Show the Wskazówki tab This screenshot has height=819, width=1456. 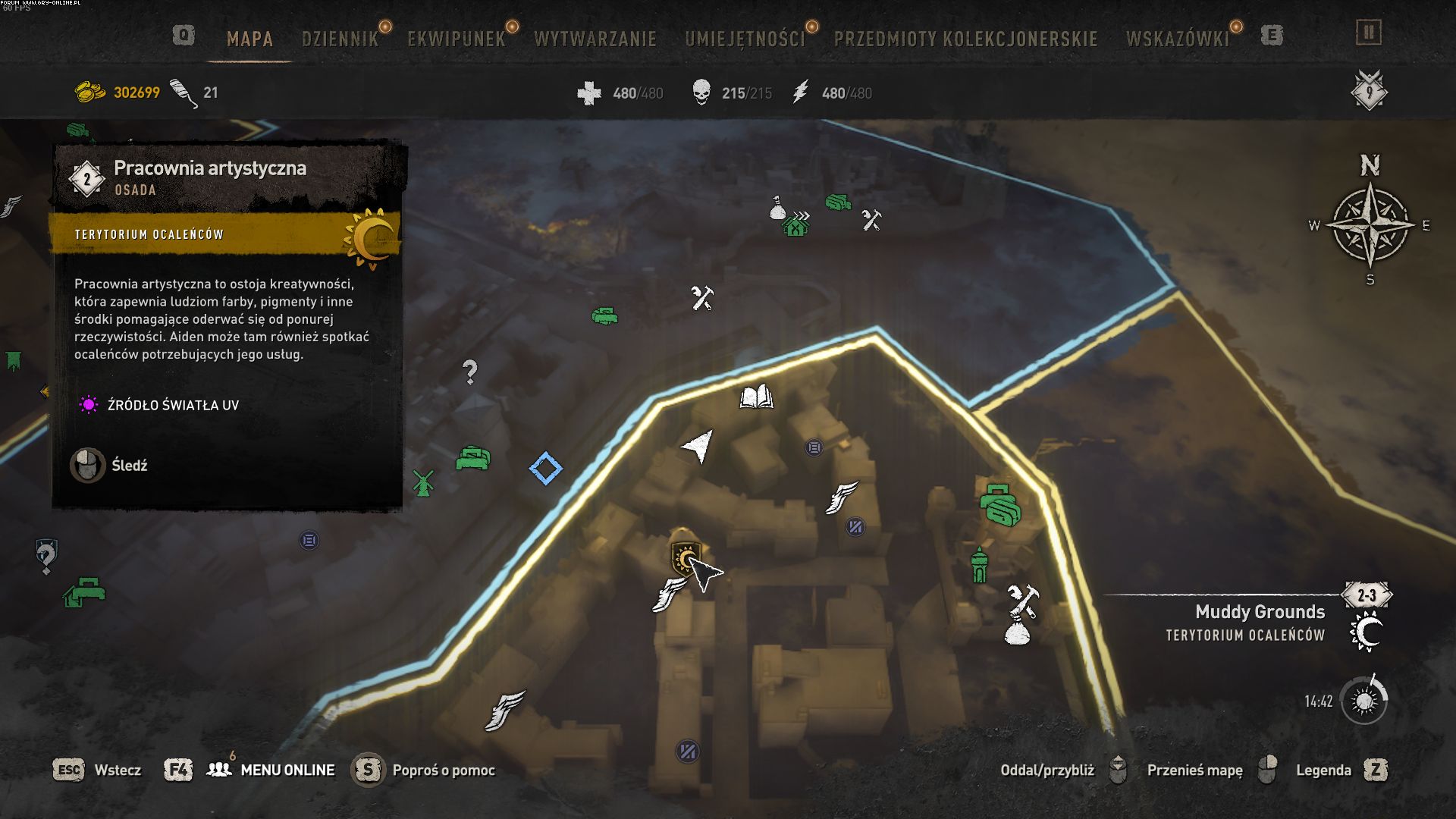(x=1177, y=39)
